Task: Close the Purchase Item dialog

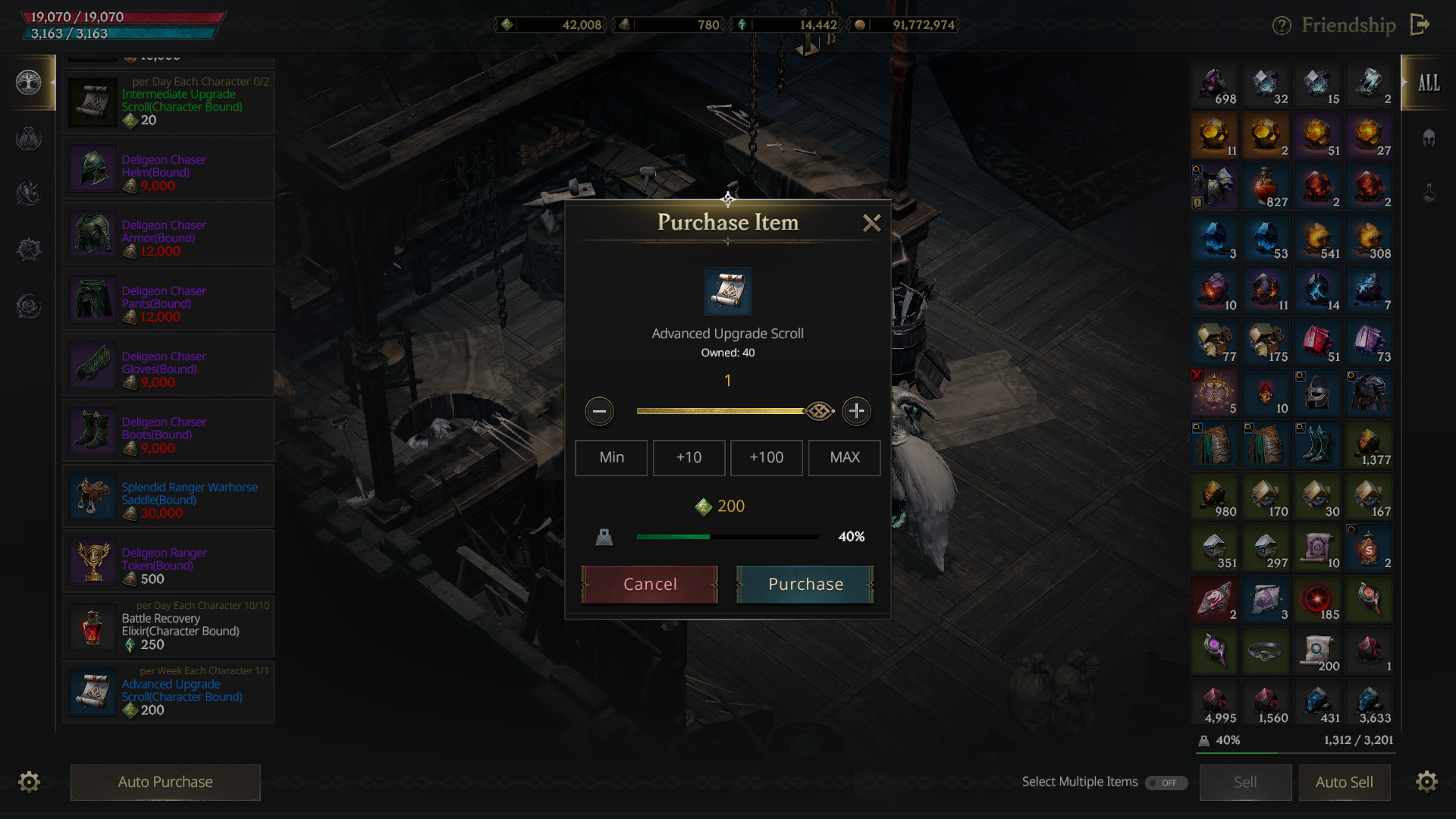Action: [x=871, y=223]
